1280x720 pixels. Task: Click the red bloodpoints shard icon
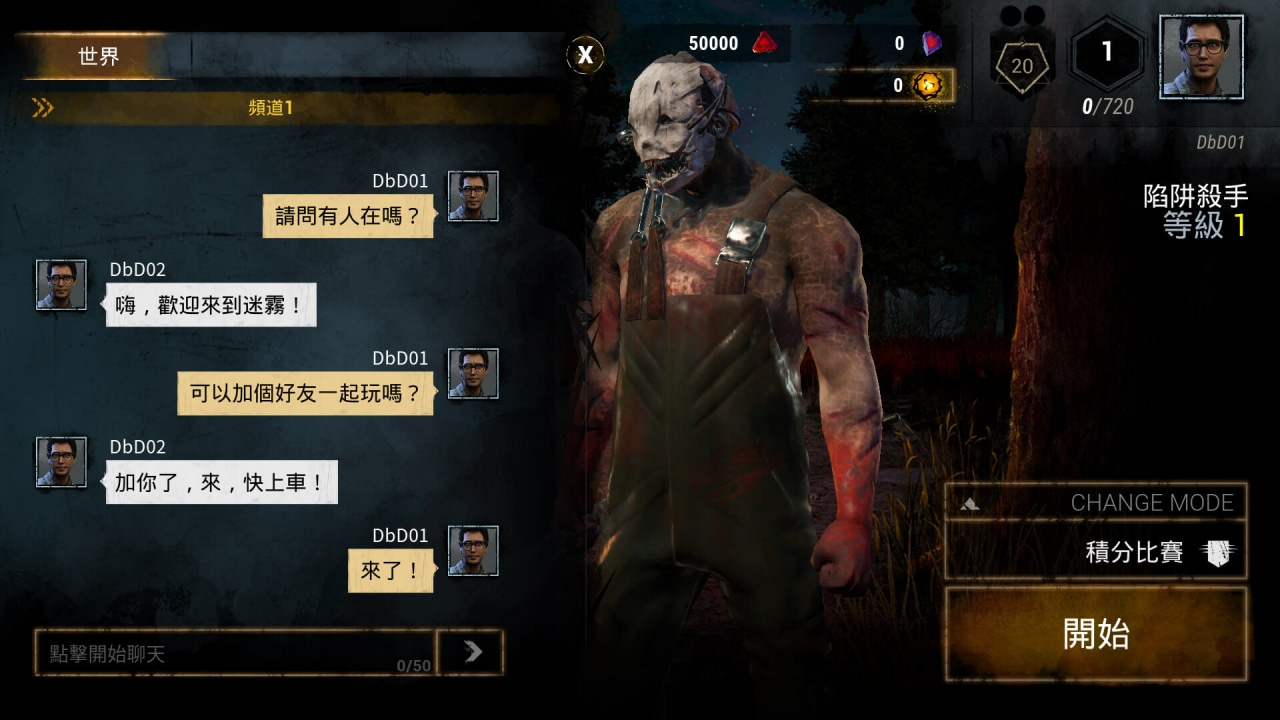(x=767, y=43)
